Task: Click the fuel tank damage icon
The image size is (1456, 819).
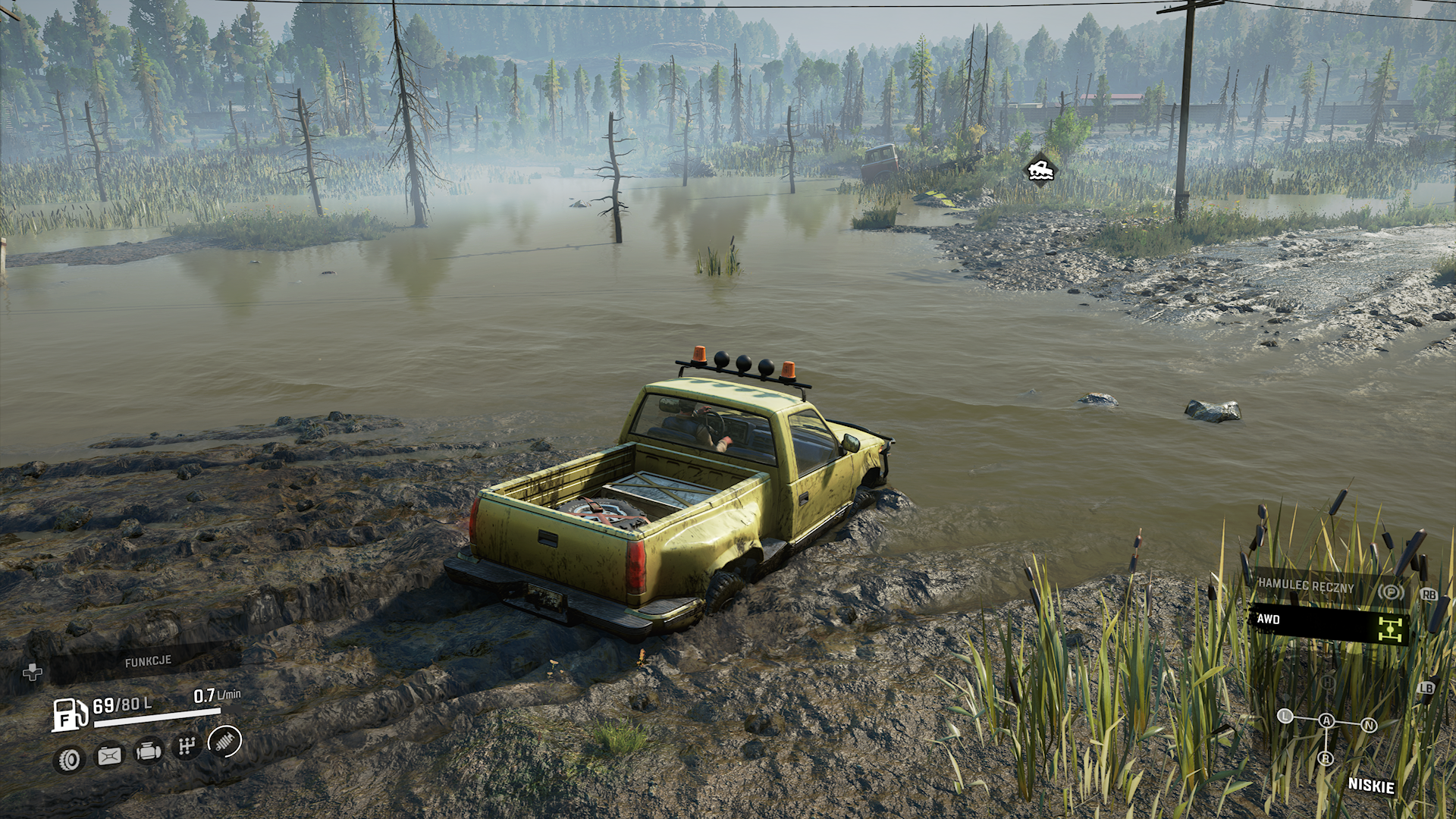Action: point(109,755)
